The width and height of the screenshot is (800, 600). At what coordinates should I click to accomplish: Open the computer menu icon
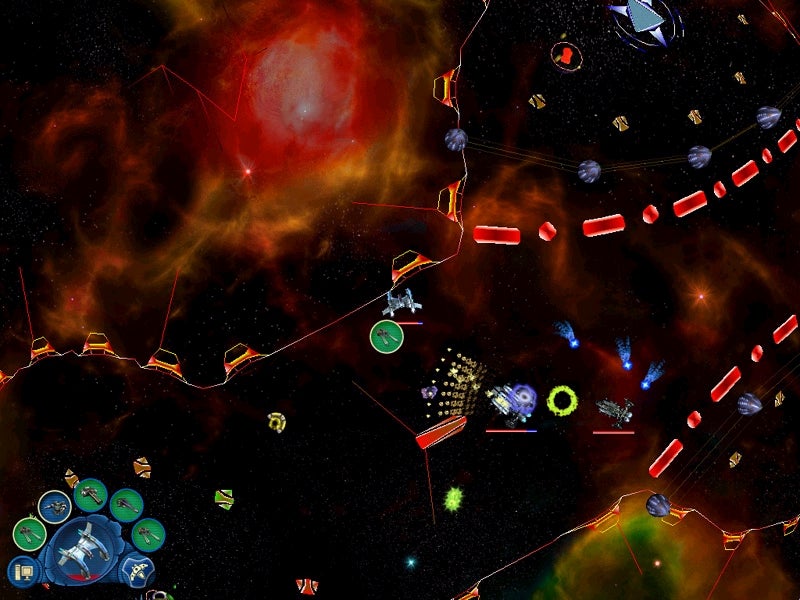[x=23, y=572]
